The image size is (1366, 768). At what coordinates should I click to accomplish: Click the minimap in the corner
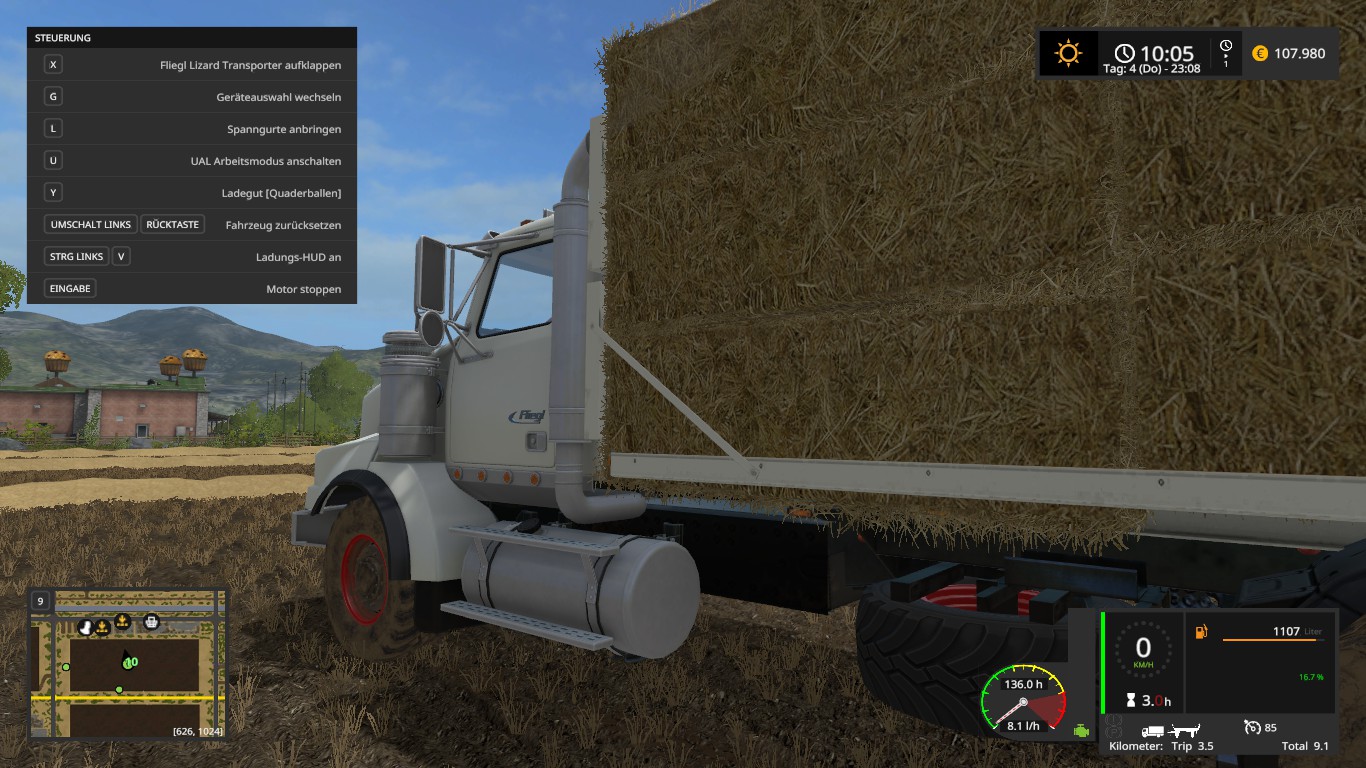click(128, 665)
